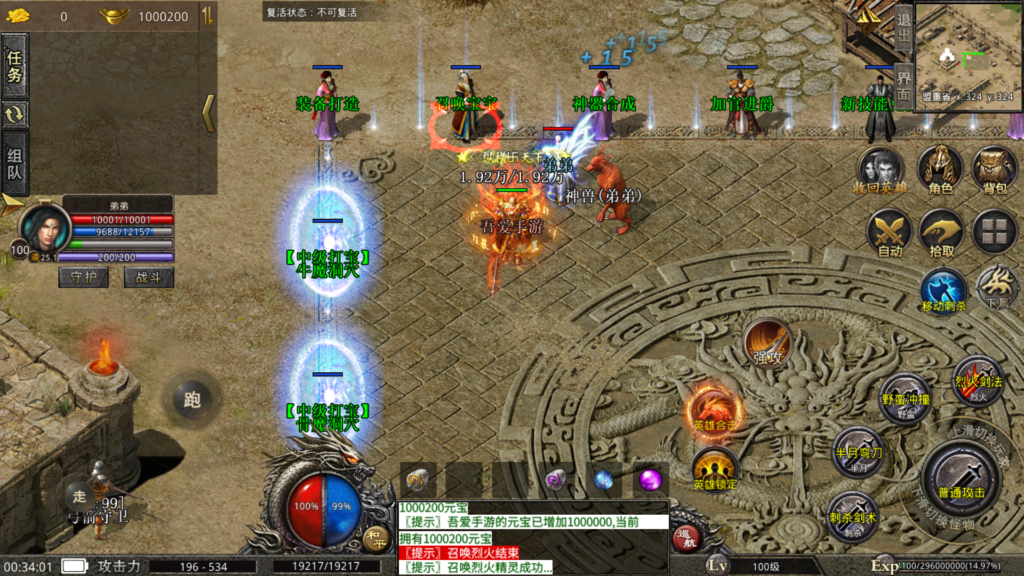Recall hero with 收回英雄 icon

[881, 167]
